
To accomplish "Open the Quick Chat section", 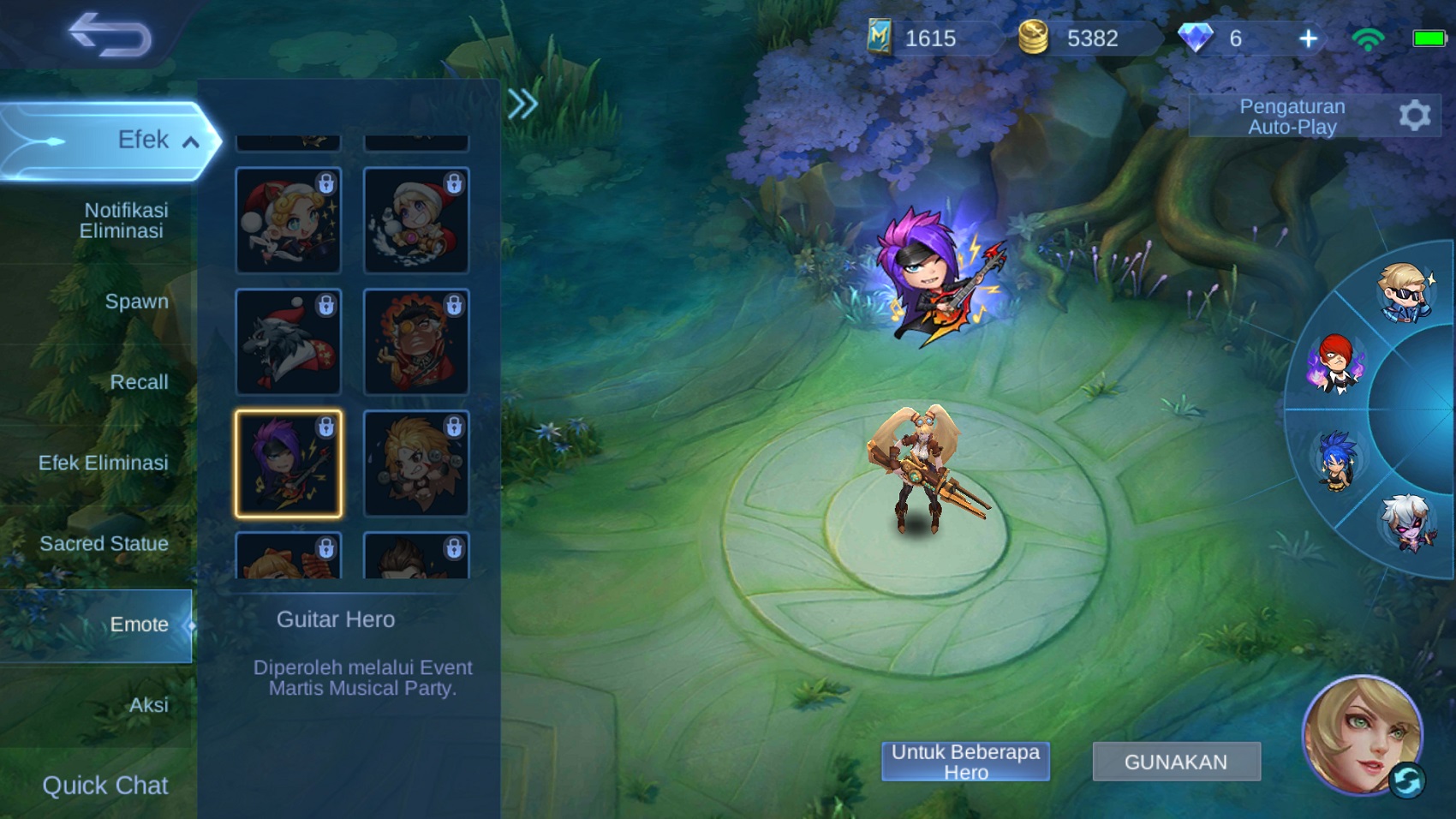I will click(x=105, y=785).
